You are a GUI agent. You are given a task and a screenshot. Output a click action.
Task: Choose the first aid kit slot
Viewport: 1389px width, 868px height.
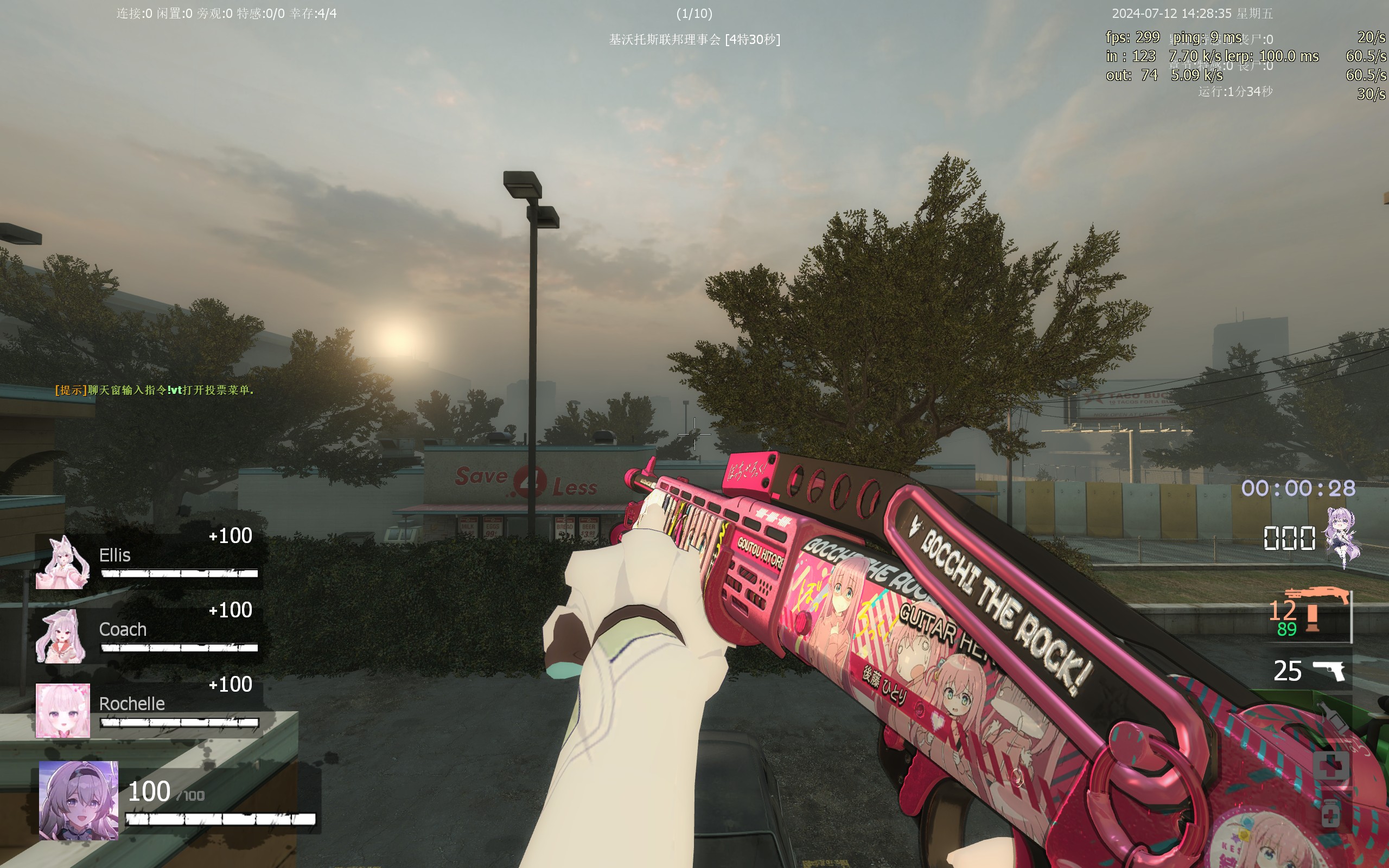point(1330,766)
